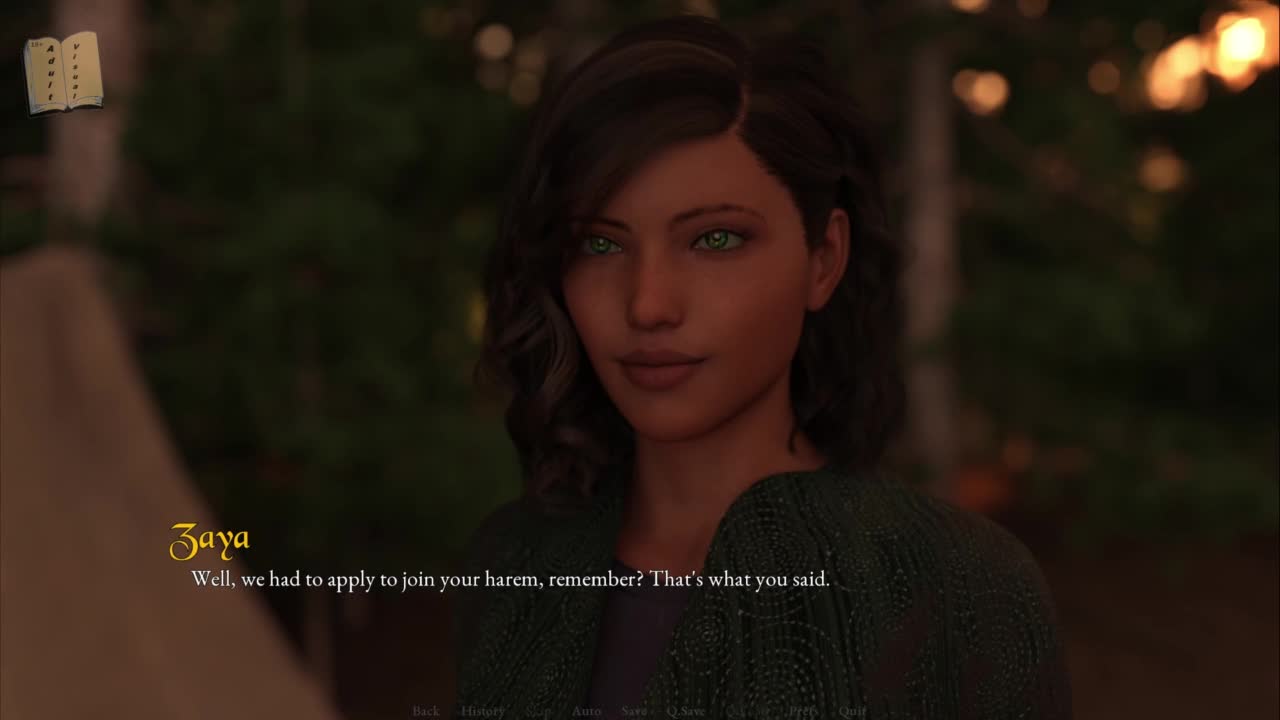Open the dialogue History log
Viewport: 1280px width, 720px height.
point(482,711)
